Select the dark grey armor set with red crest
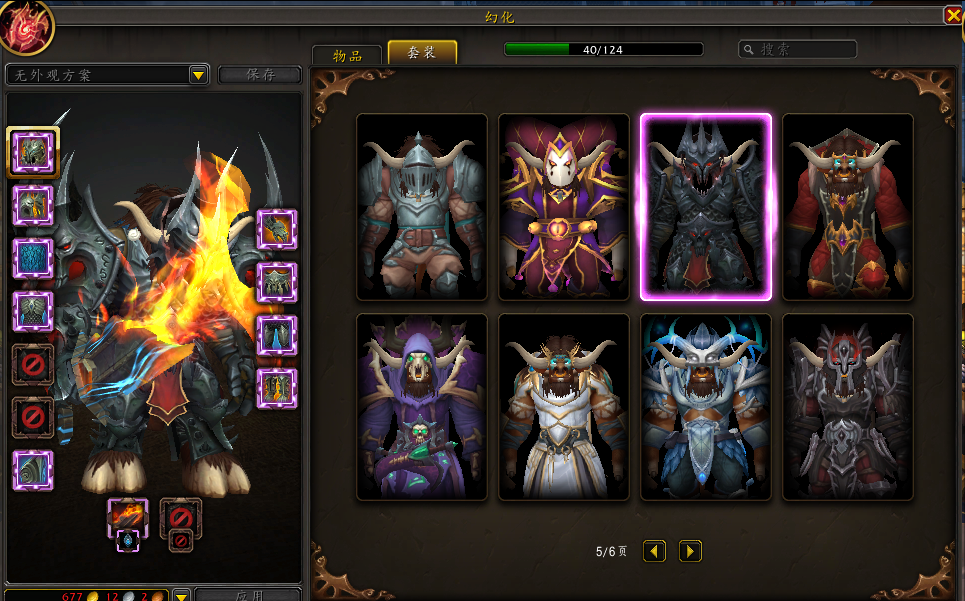Viewport: 965px width, 601px height. point(848,407)
